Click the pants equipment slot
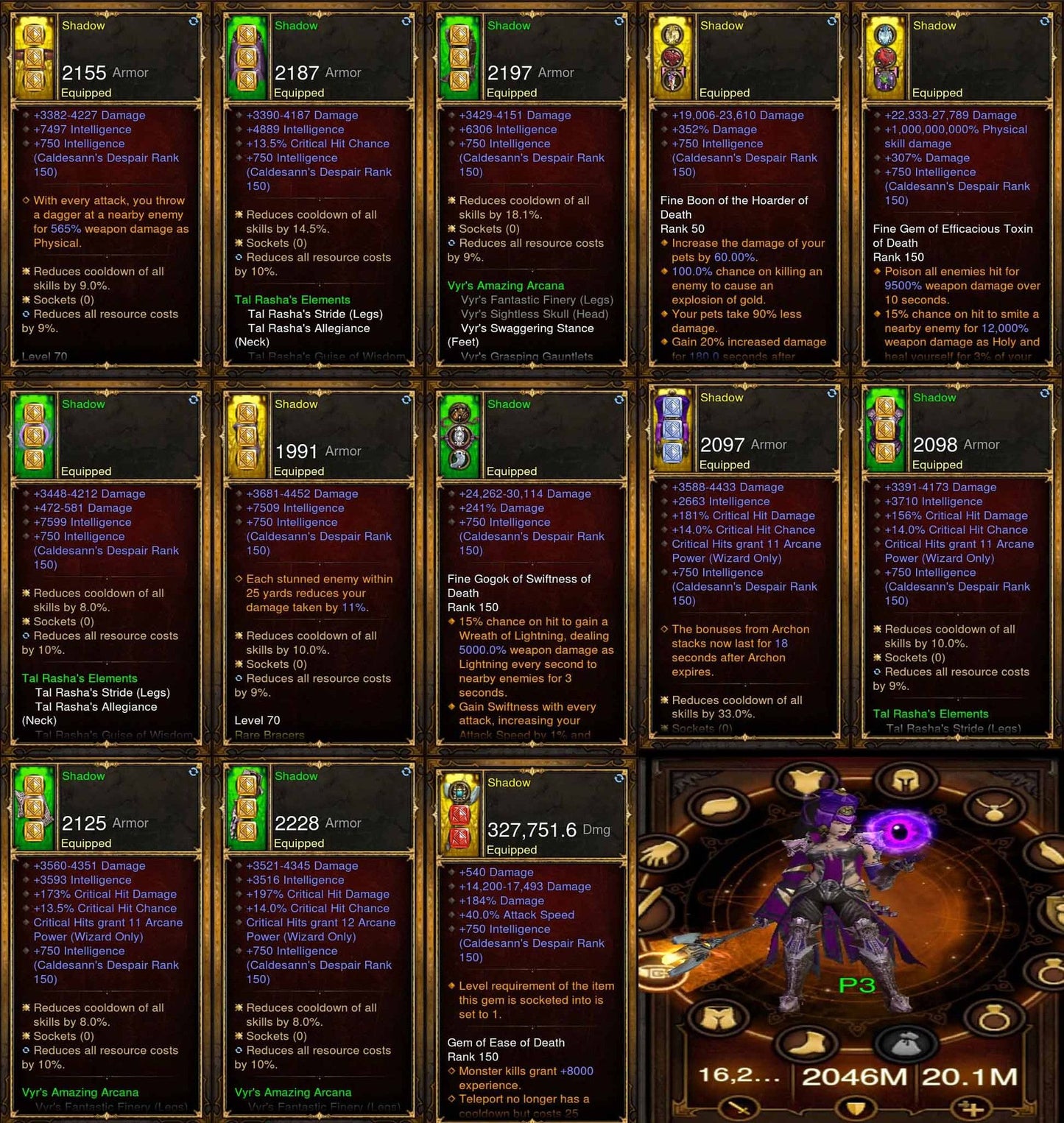 [716, 1016]
